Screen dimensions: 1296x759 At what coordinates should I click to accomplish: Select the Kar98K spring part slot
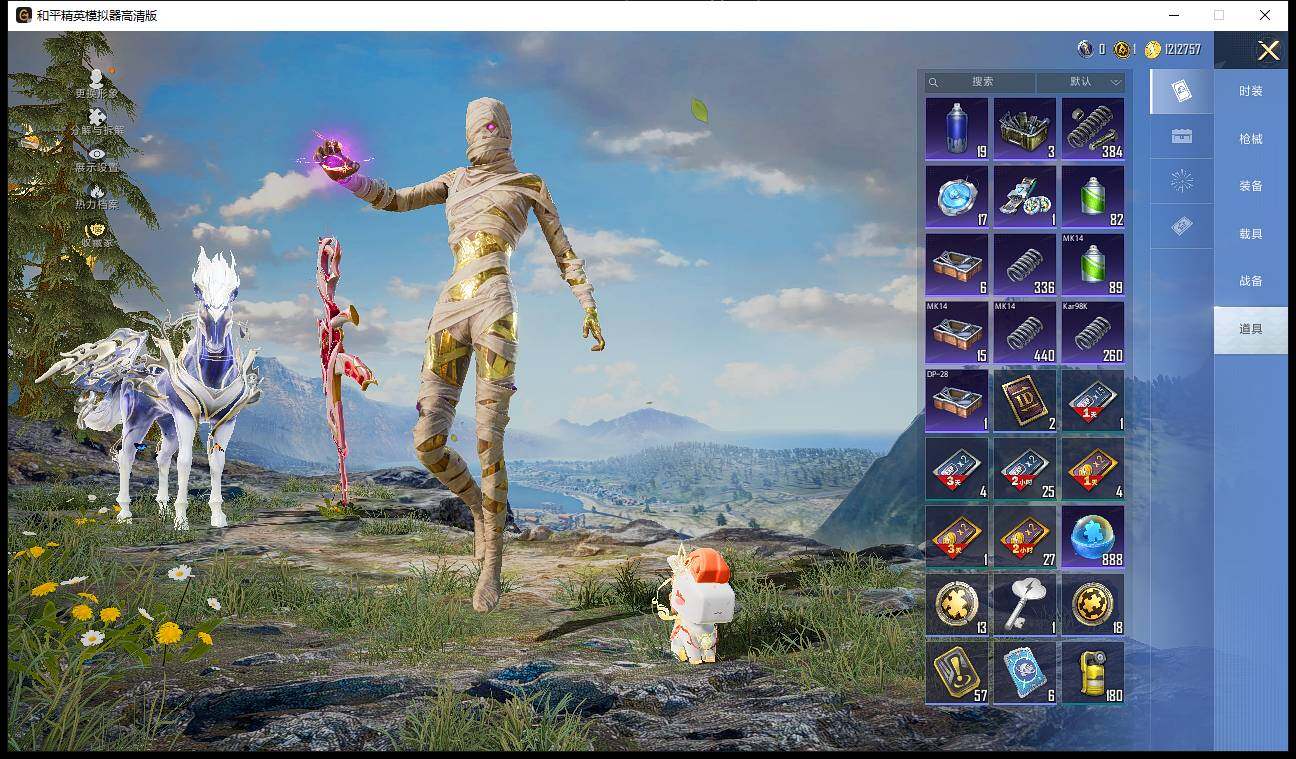(1093, 333)
